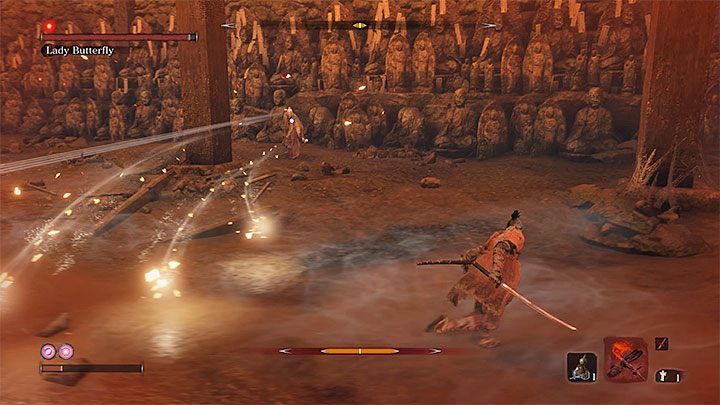Click the small sword combat art icon
The height and width of the screenshot is (405, 720).
pyautogui.click(x=661, y=344)
